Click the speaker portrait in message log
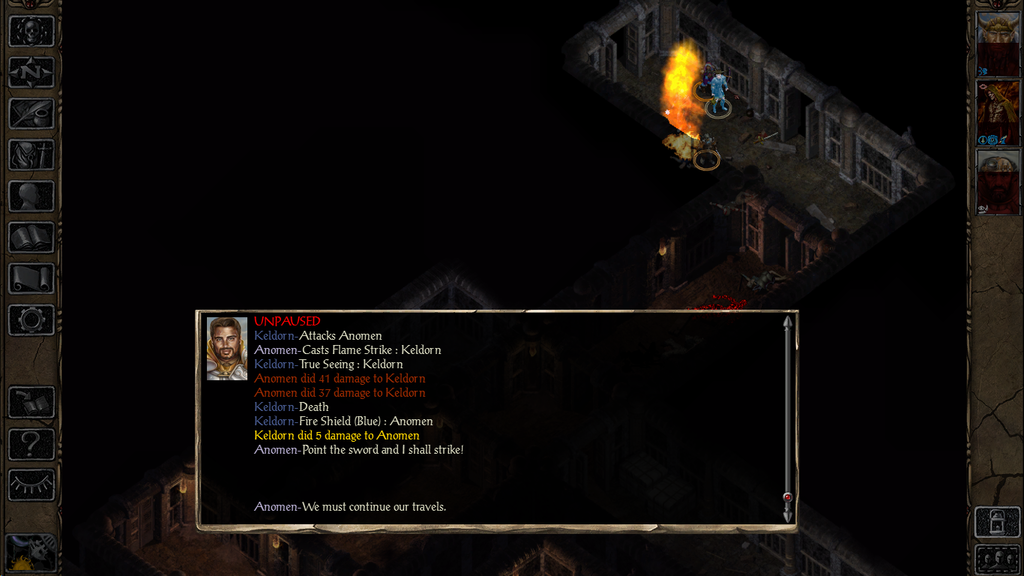The height and width of the screenshot is (576, 1024). coord(227,348)
